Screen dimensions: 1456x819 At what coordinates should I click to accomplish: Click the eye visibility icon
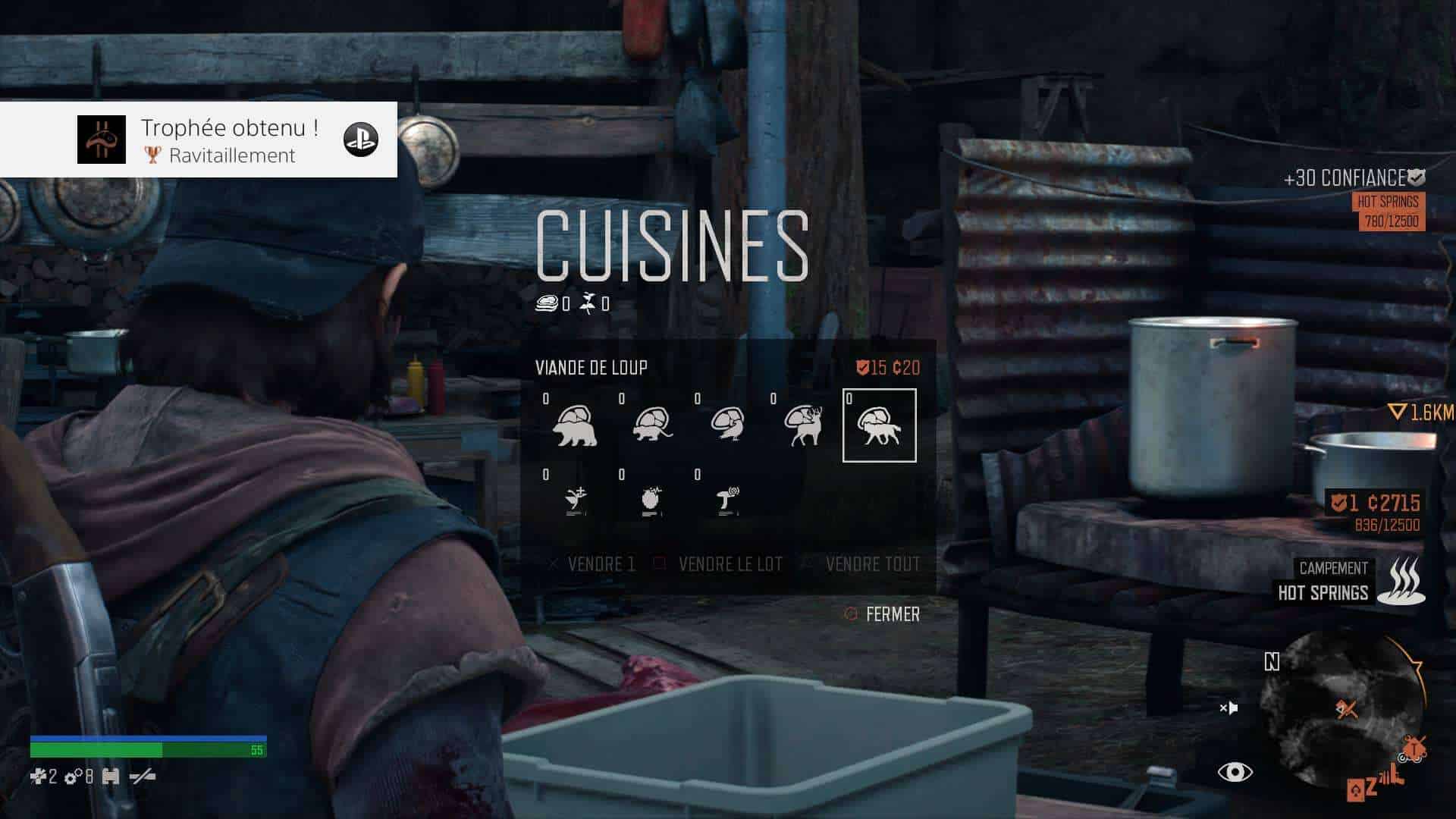(1235, 772)
